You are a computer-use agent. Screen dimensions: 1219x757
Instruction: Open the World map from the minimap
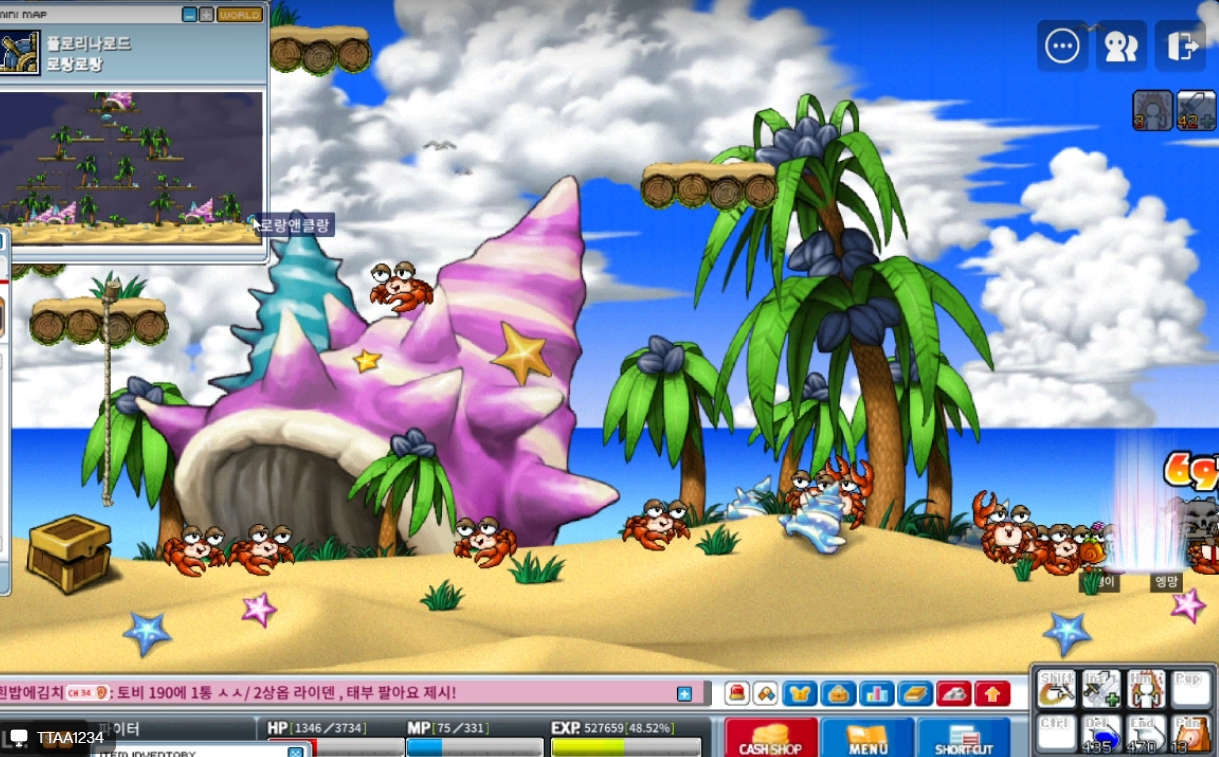point(240,15)
